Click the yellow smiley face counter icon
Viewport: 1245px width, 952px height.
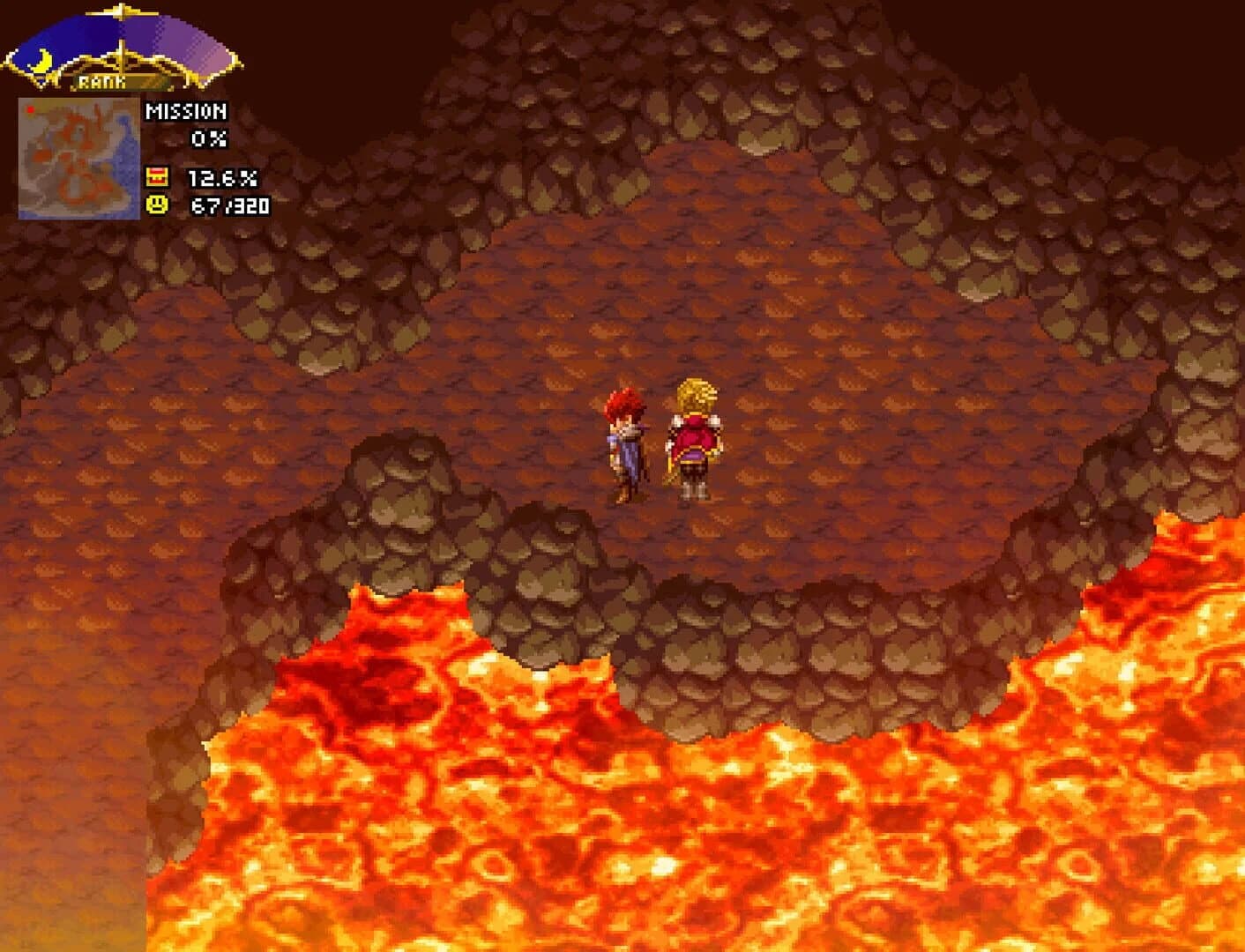158,206
